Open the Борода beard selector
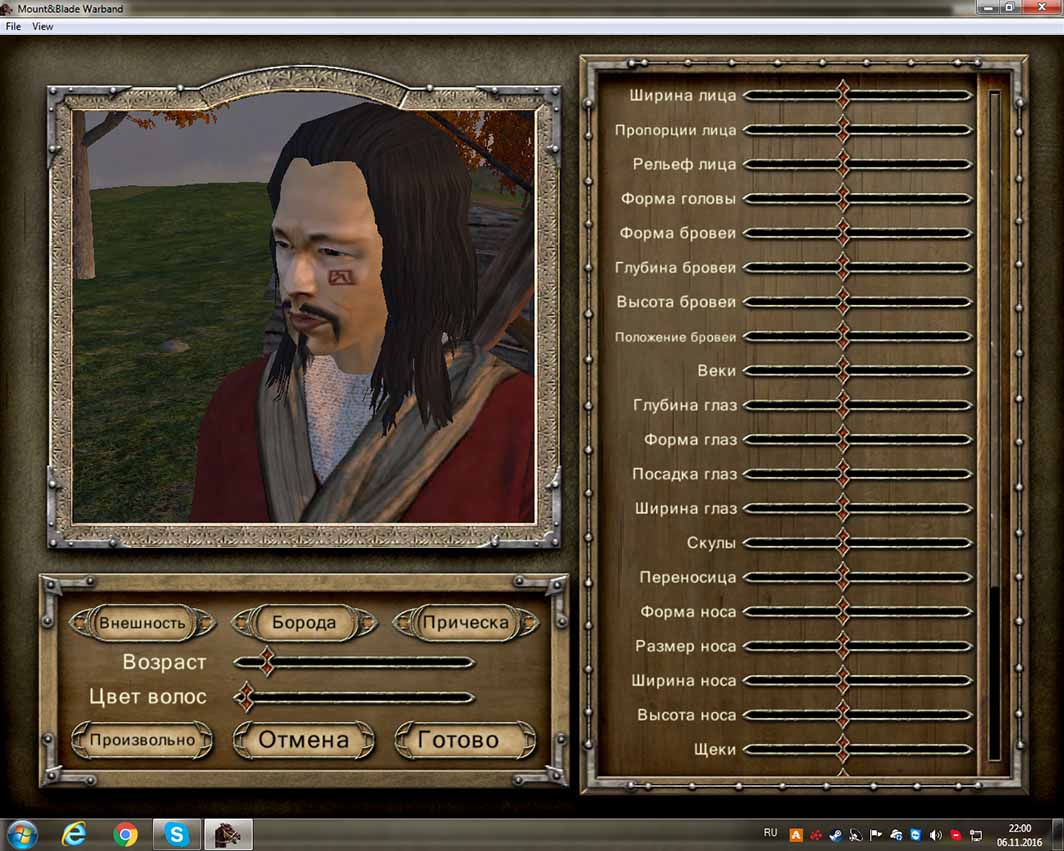The width and height of the screenshot is (1064, 851). point(304,623)
